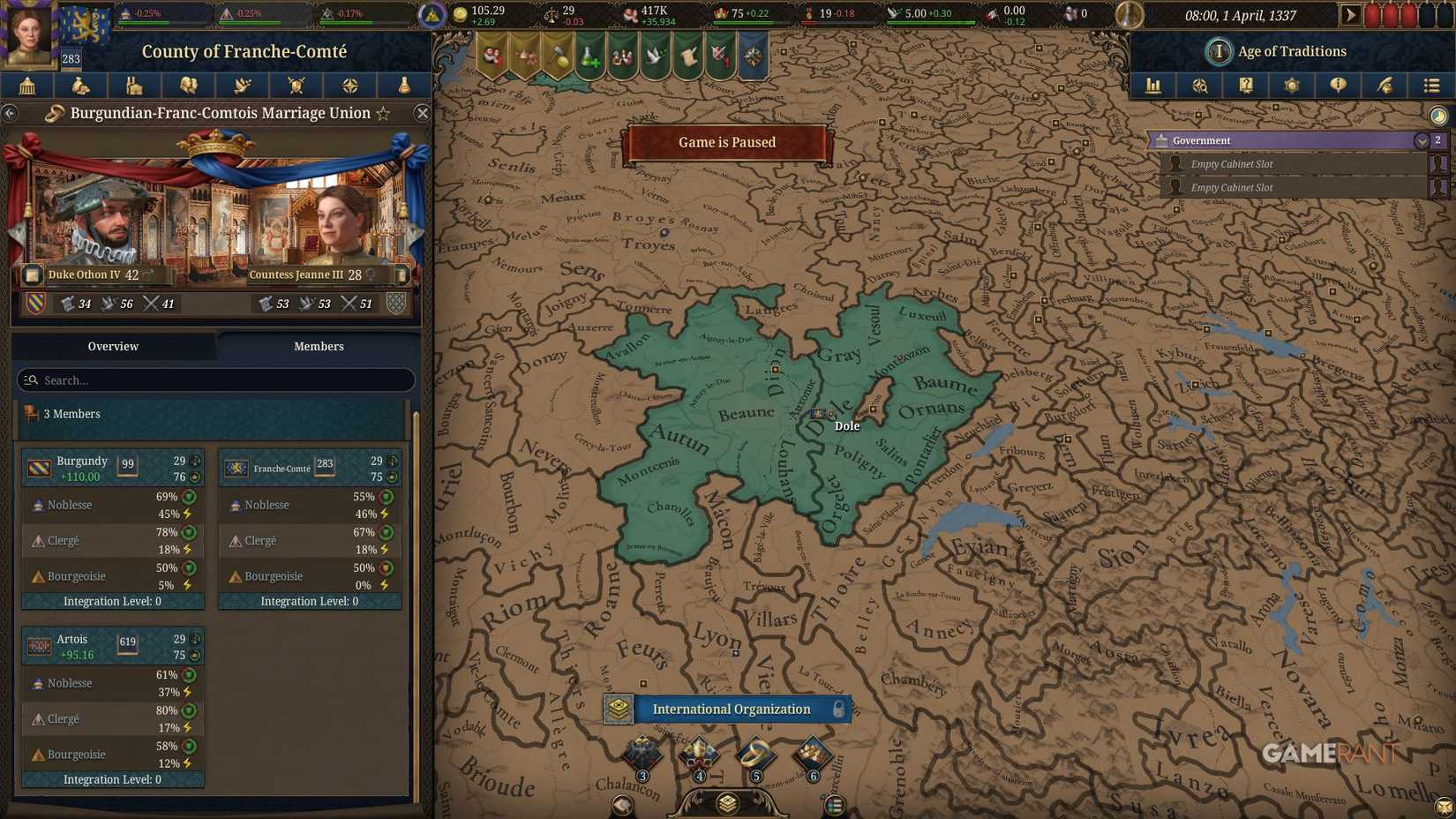Viewport: 1456px width, 819px height.
Task: Collapse the Government cabinet panel chevron
Action: coord(1422,140)
